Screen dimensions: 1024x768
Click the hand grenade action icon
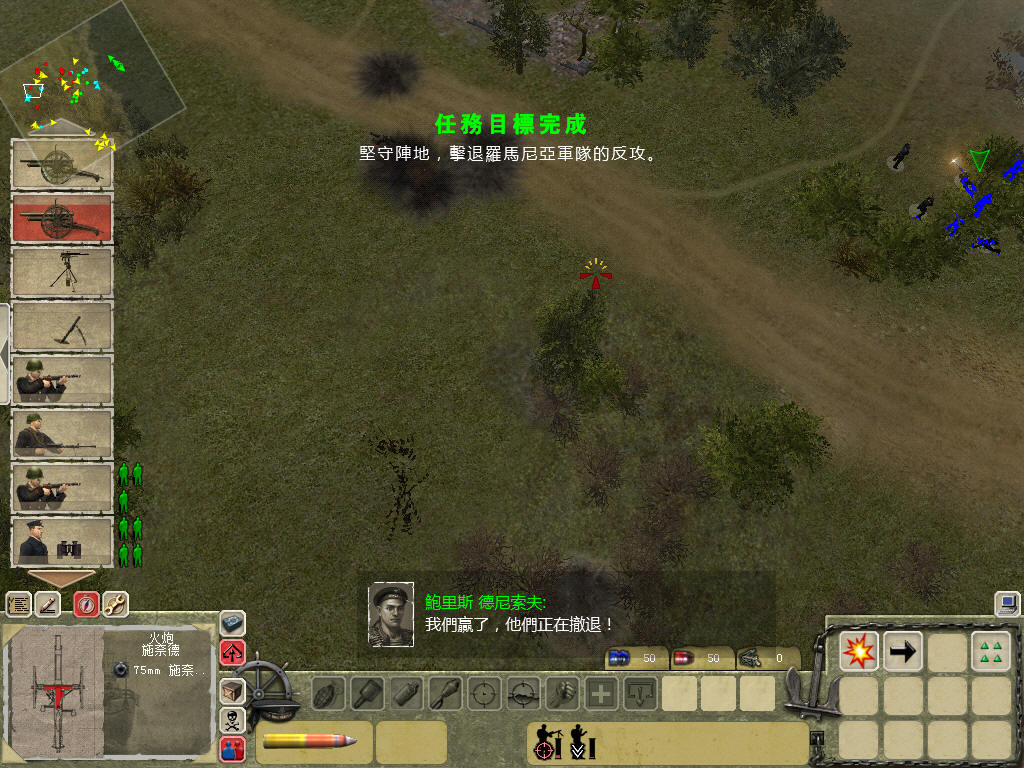[x=327, y=693]
